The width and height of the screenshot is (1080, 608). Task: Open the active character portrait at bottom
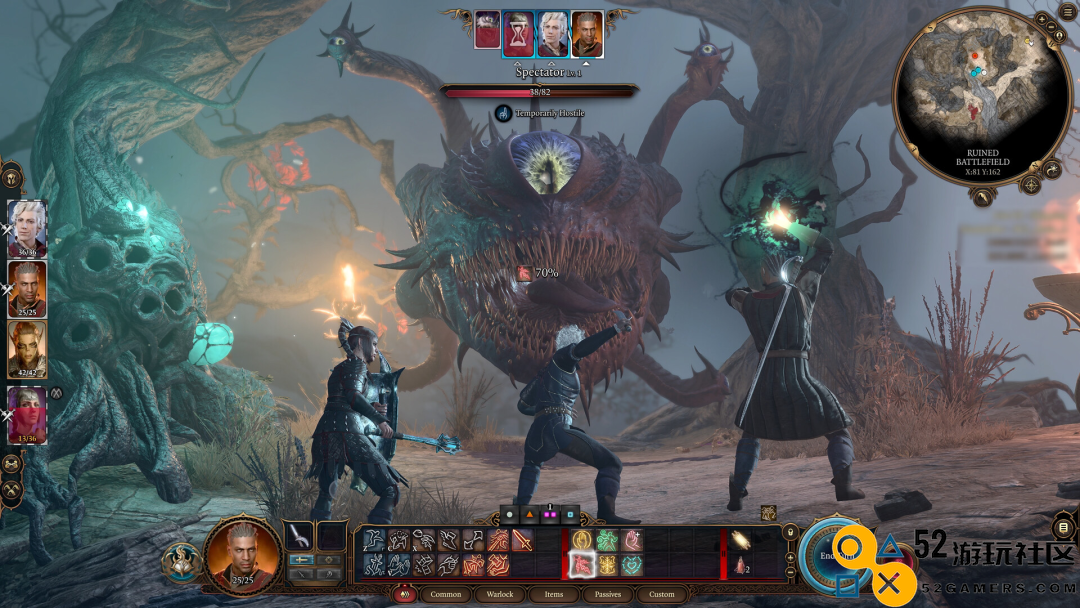point(243,552)
